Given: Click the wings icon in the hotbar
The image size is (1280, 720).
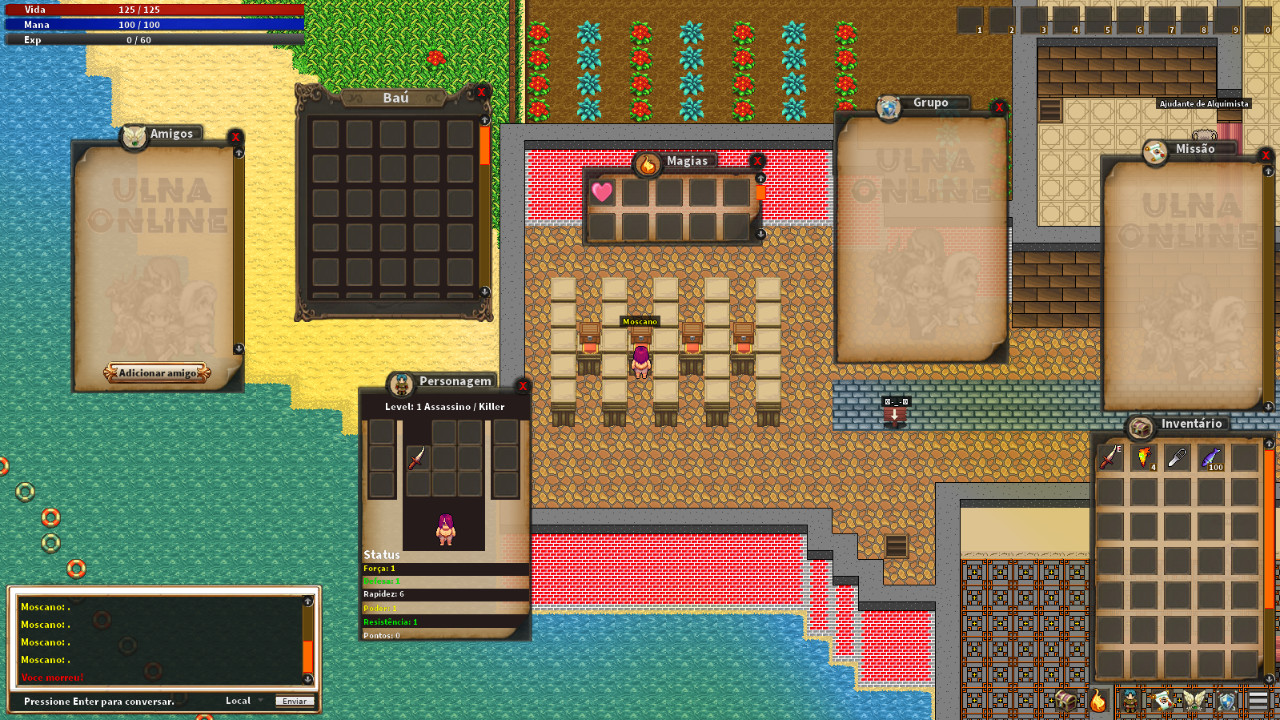Looking at the screenshot, I should point(1196,698).
